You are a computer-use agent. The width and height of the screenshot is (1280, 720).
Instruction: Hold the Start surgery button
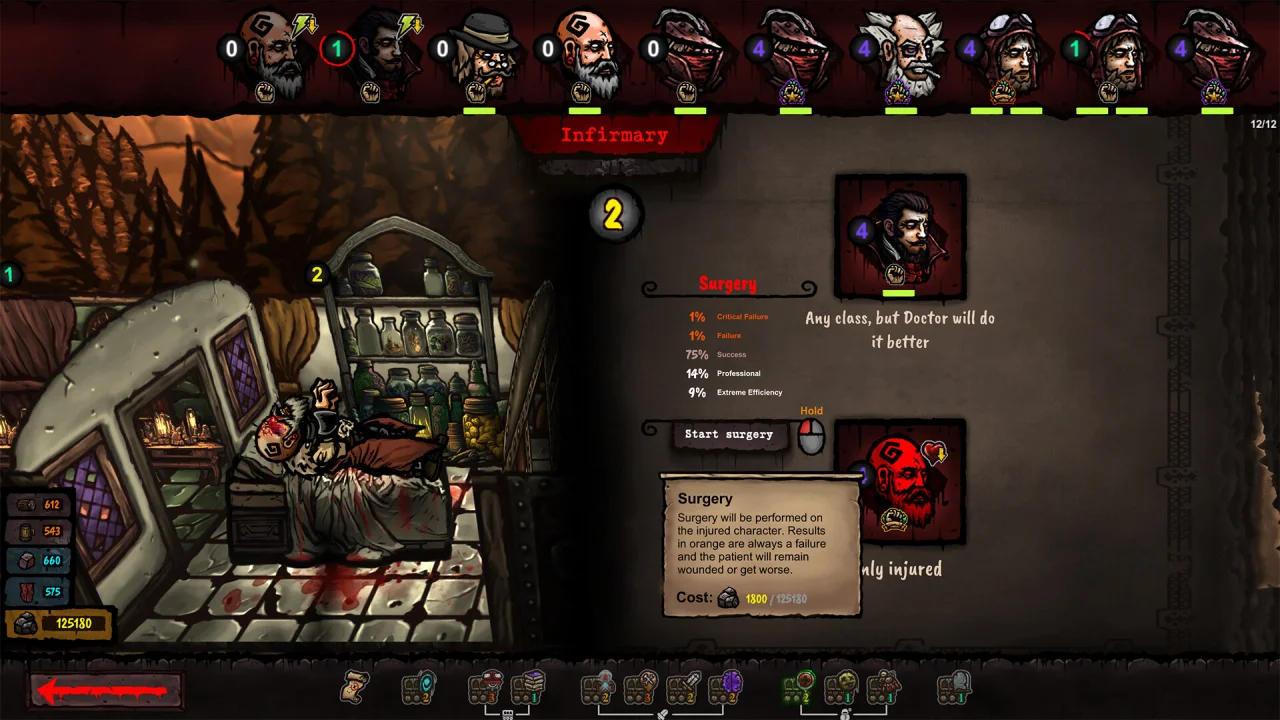(x=729, y=435)
